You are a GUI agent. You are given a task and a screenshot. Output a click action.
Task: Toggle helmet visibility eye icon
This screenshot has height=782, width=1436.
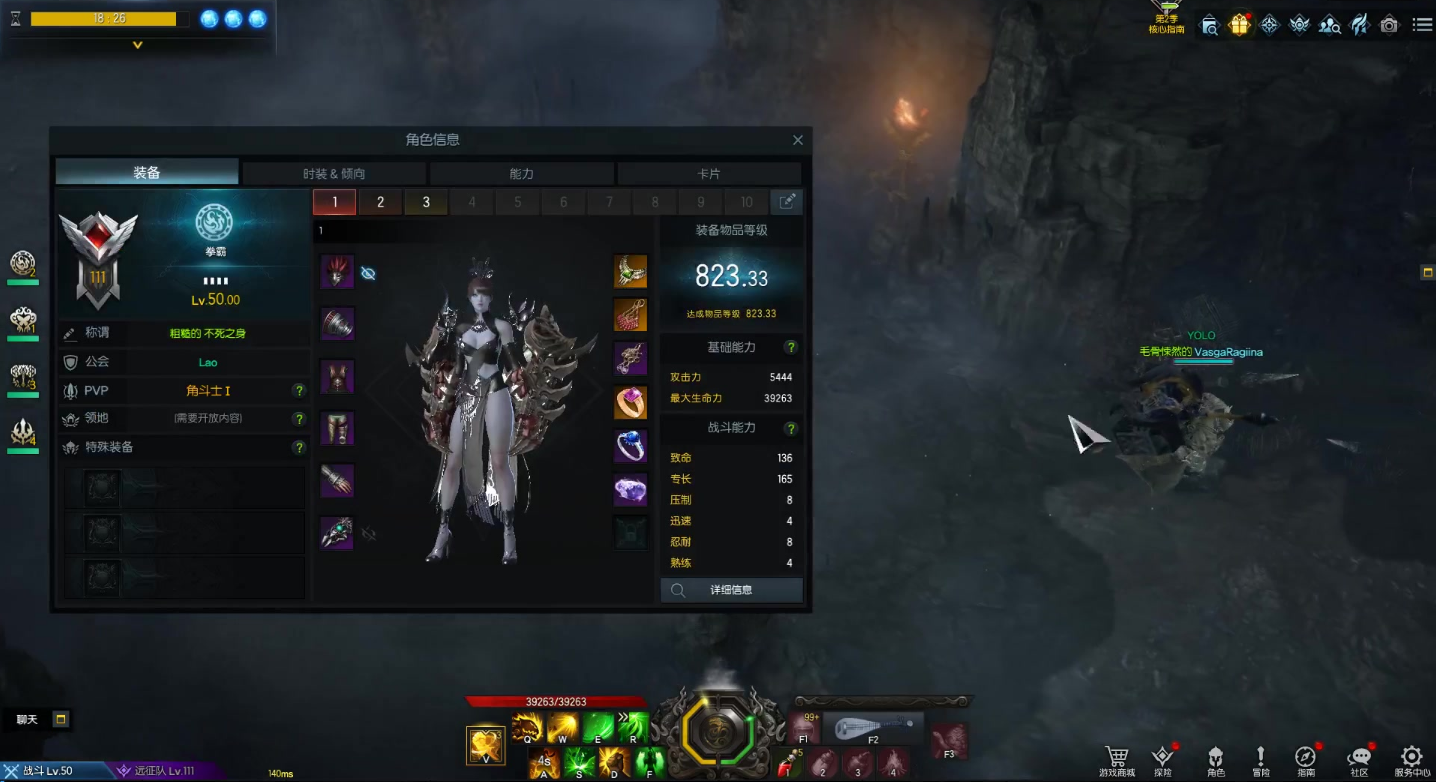coord(368,273)
